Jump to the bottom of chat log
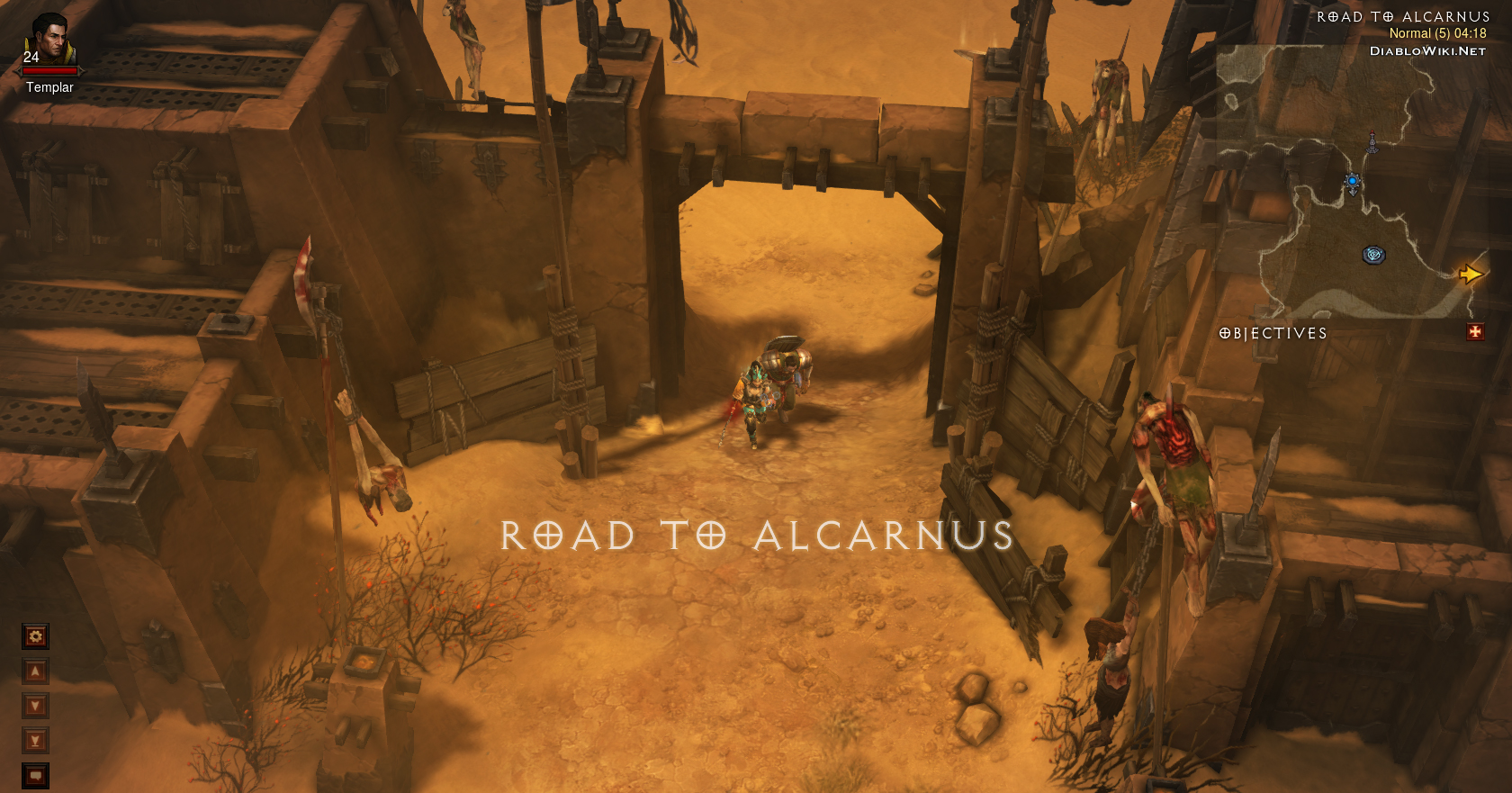Screen dimensions: 1512x793 [35, 741]
